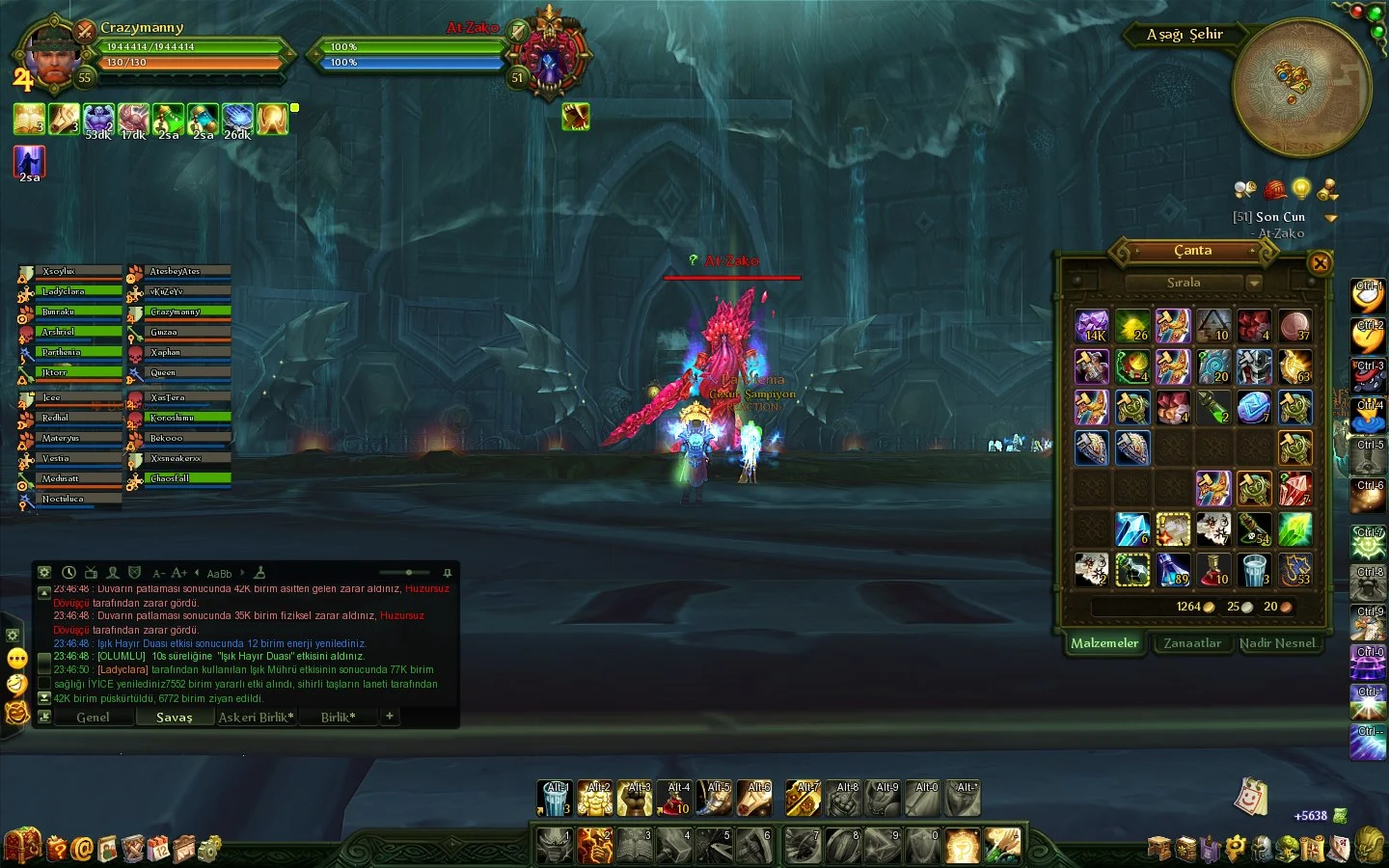Image resolution: width=1389 pixels, height=868 pixels.
Task: Open the Nadir Nesnel. bag tab
Action: pos(1277,643)
